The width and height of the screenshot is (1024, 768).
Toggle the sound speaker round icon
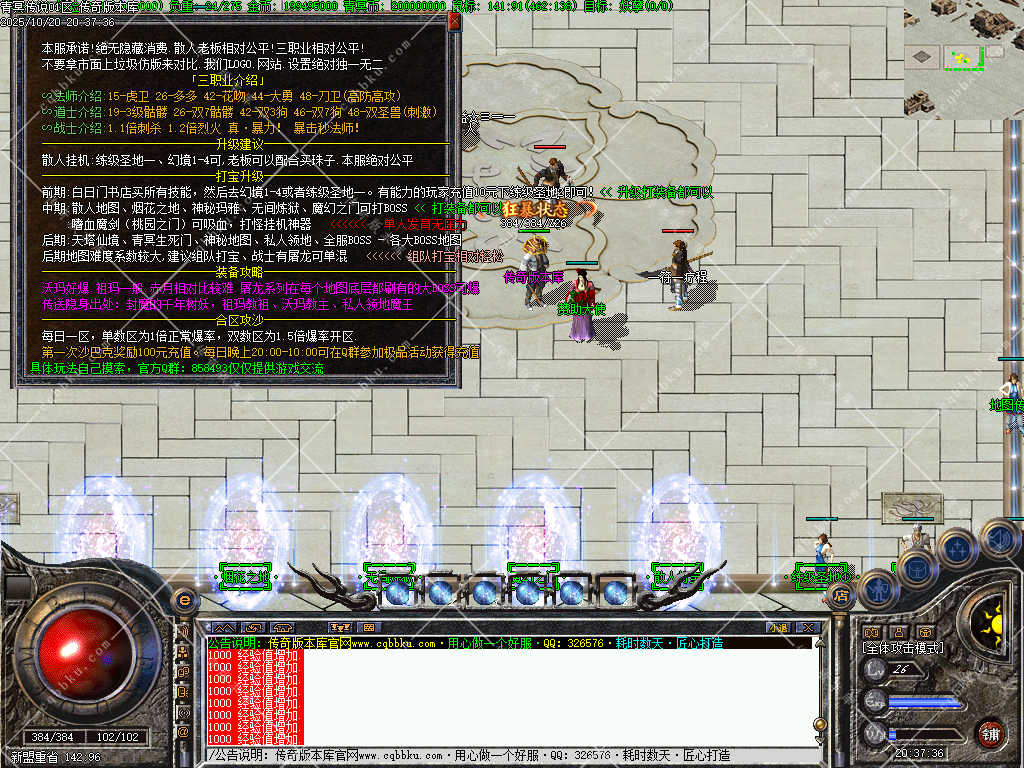[998, 539]
